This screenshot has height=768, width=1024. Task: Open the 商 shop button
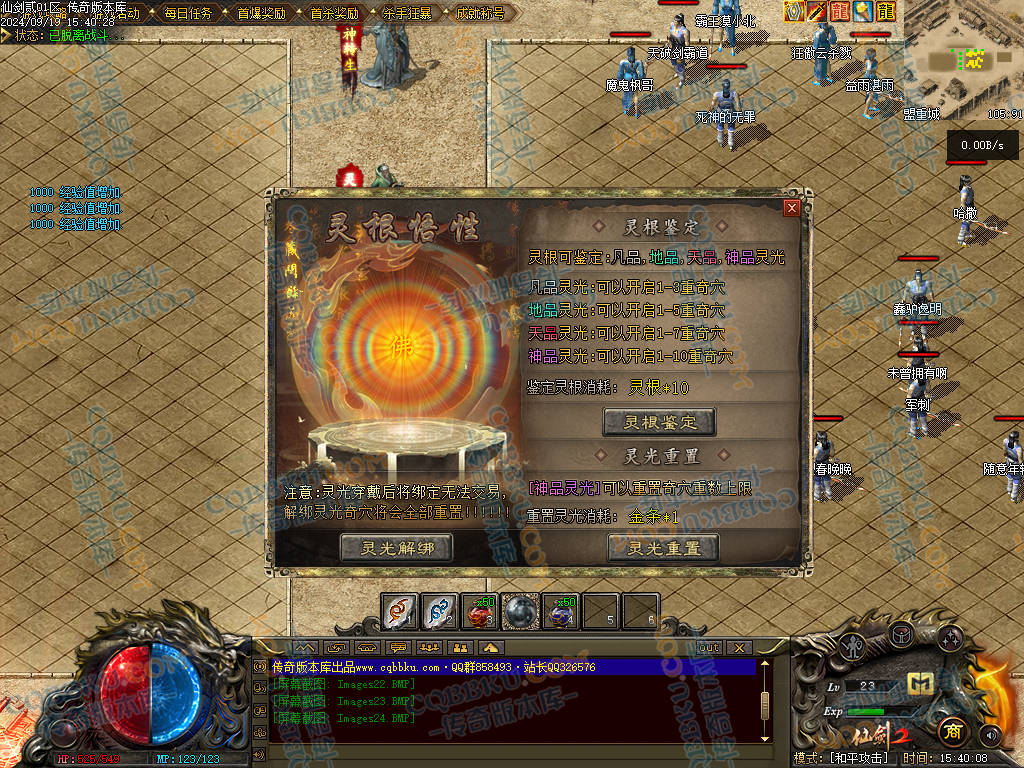click(951, 731)
